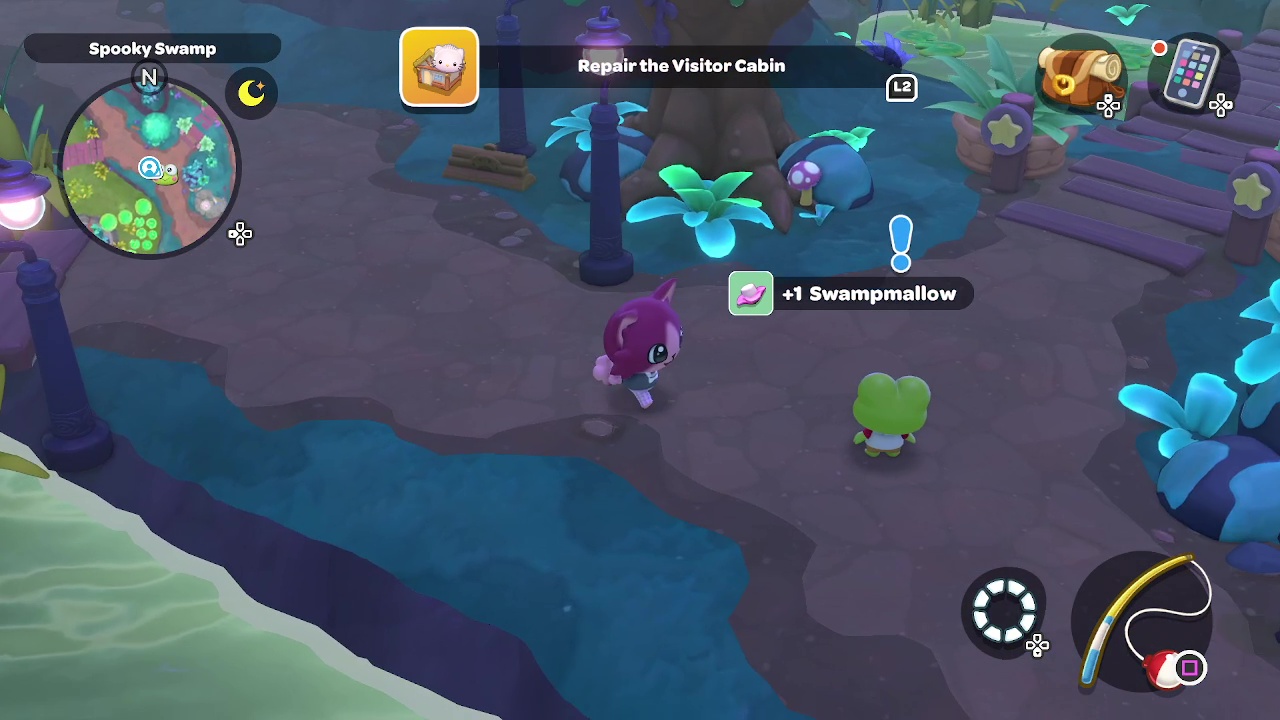Image resolution: width=1280 pixels, height=720 pixels.
Task: Select the Swampmallow item icon
Action: point(750,293)
